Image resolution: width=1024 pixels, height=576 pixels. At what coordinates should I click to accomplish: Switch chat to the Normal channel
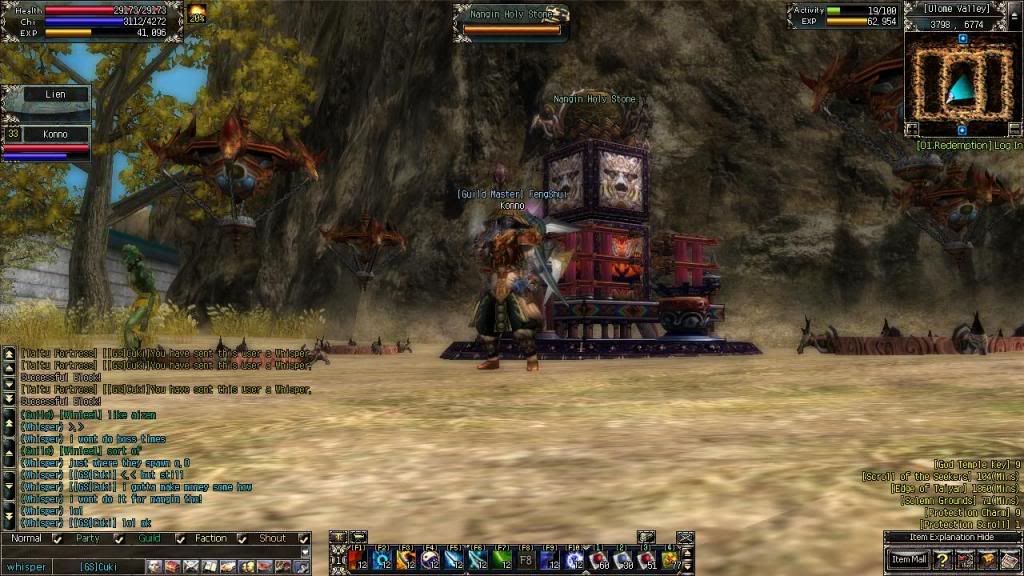click(x=27, y=539)
